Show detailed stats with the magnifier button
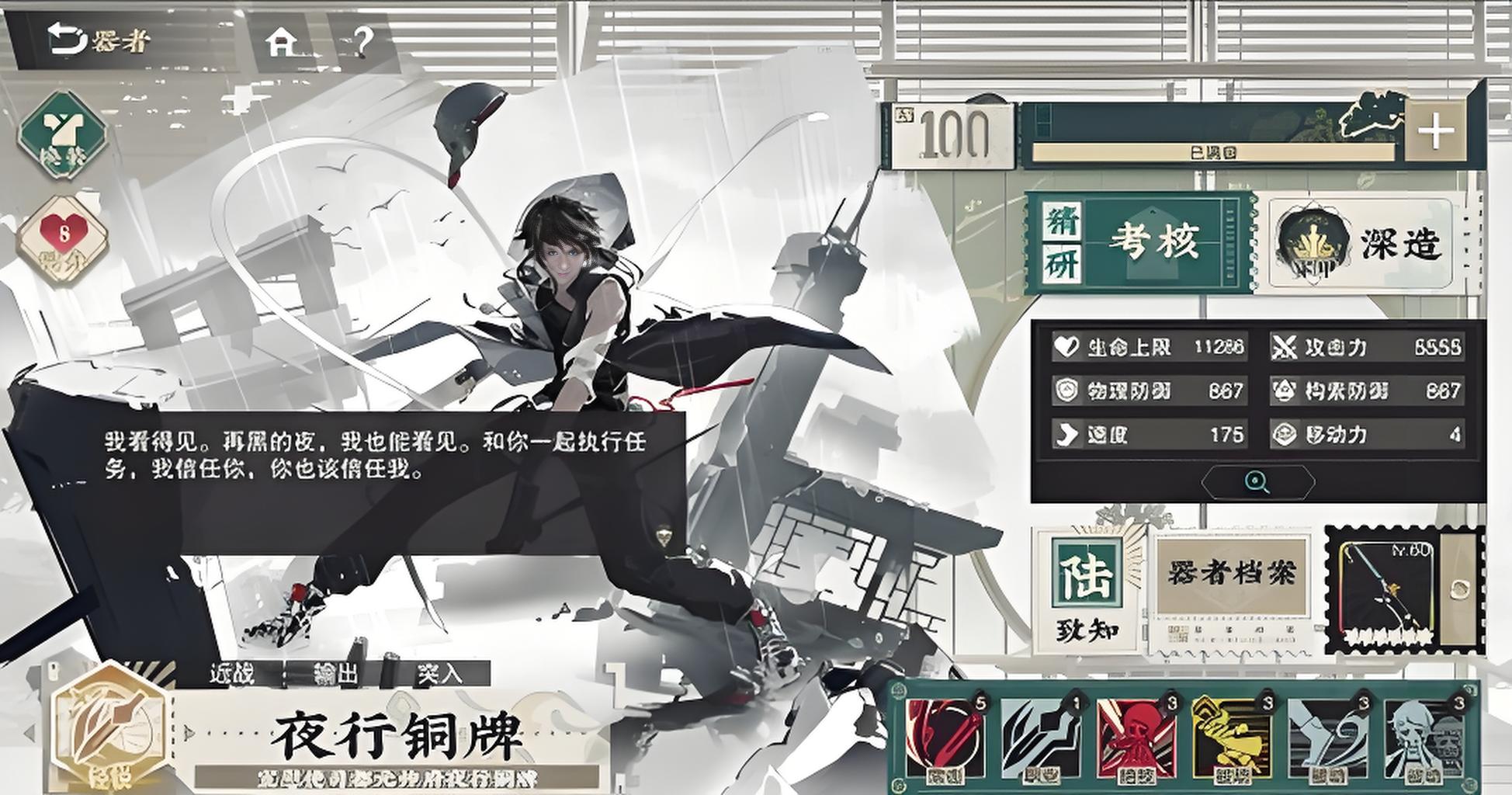This screenshot has width=1512, height=795. [1257, 482]
